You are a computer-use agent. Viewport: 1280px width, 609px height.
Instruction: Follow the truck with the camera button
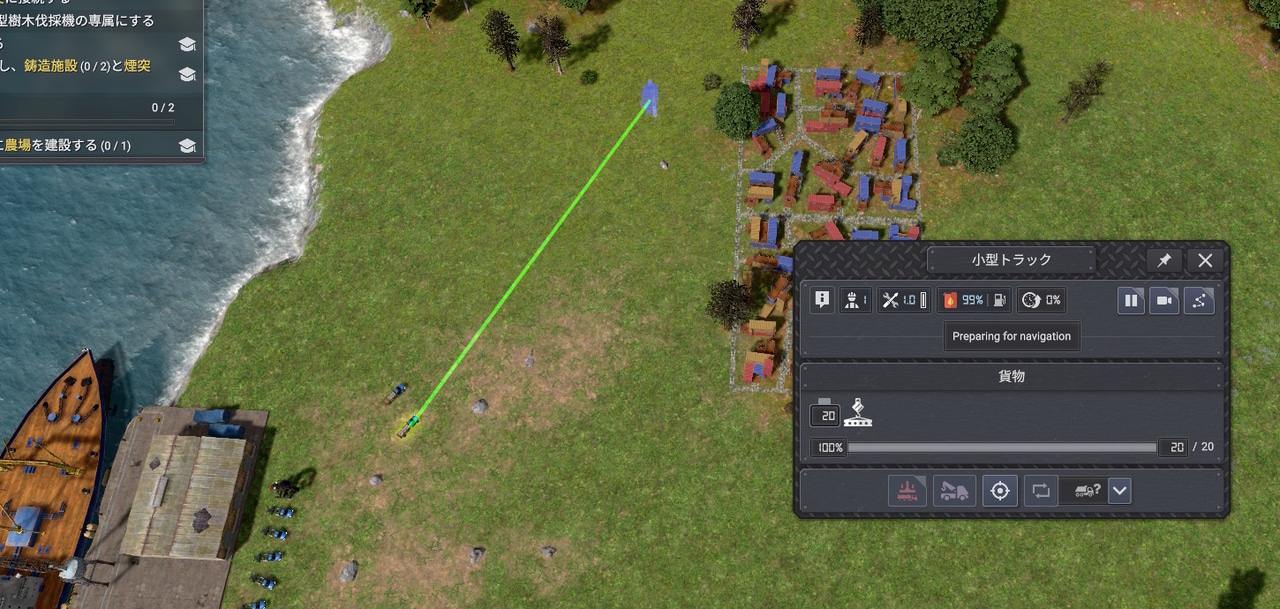1164,300
